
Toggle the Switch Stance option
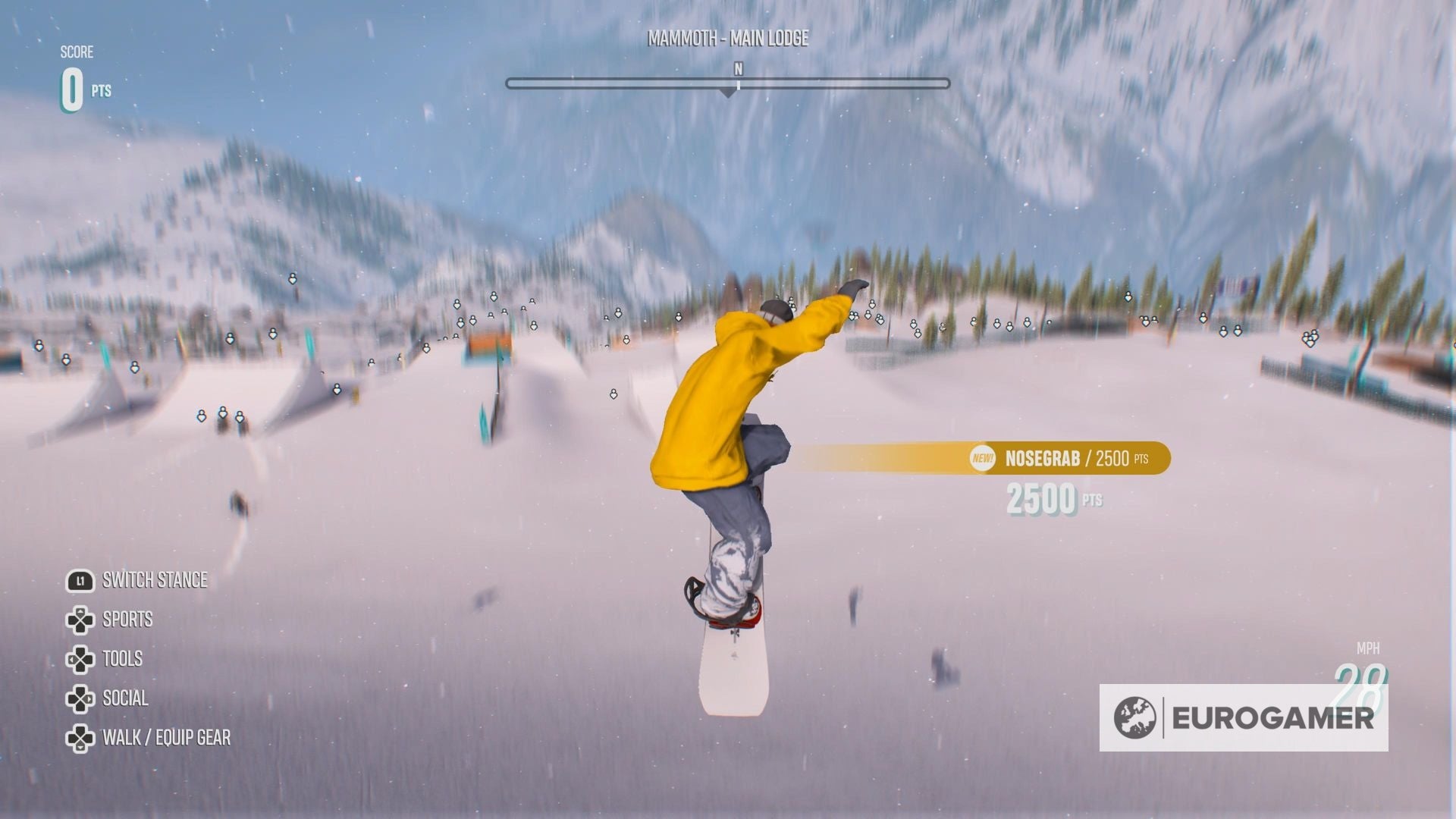tap(154, 580)
